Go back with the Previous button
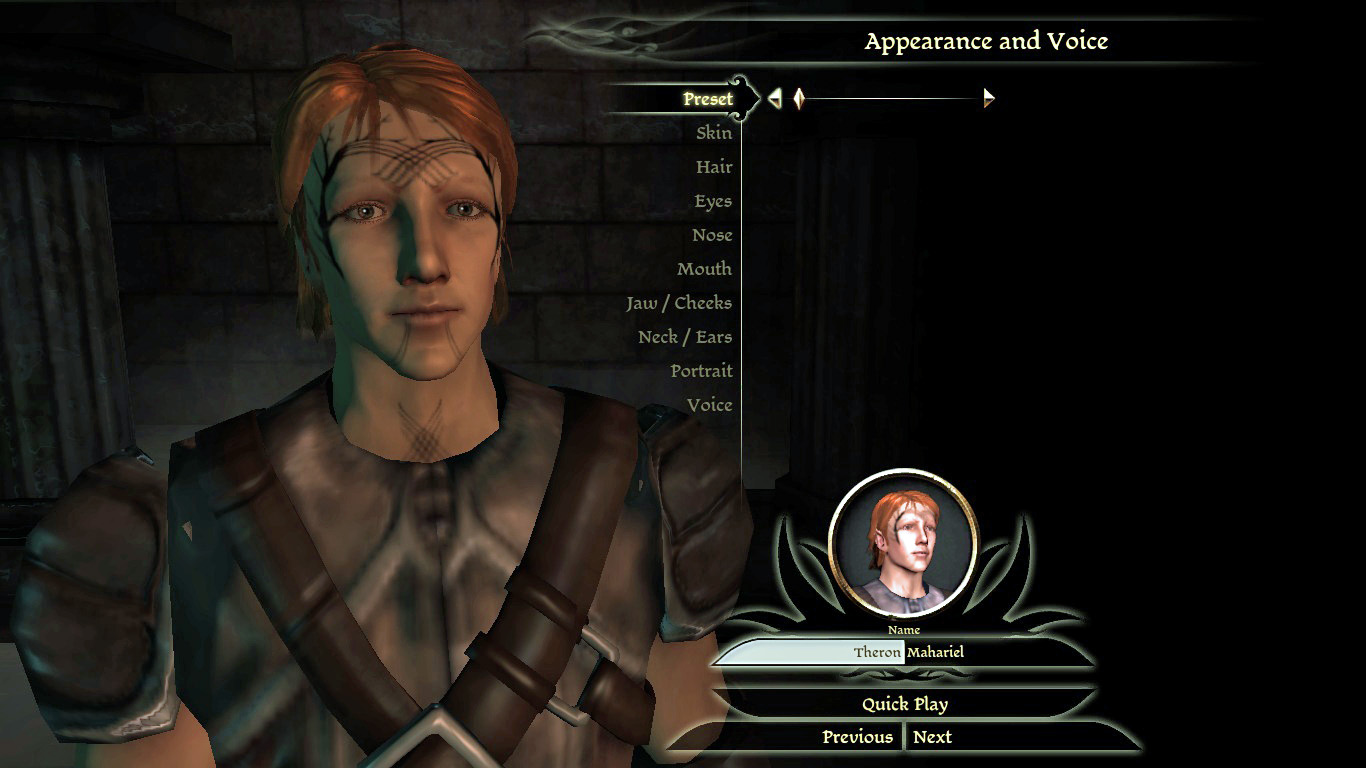The width and height of the screenshot is (1366, 768). pos(856,737)
